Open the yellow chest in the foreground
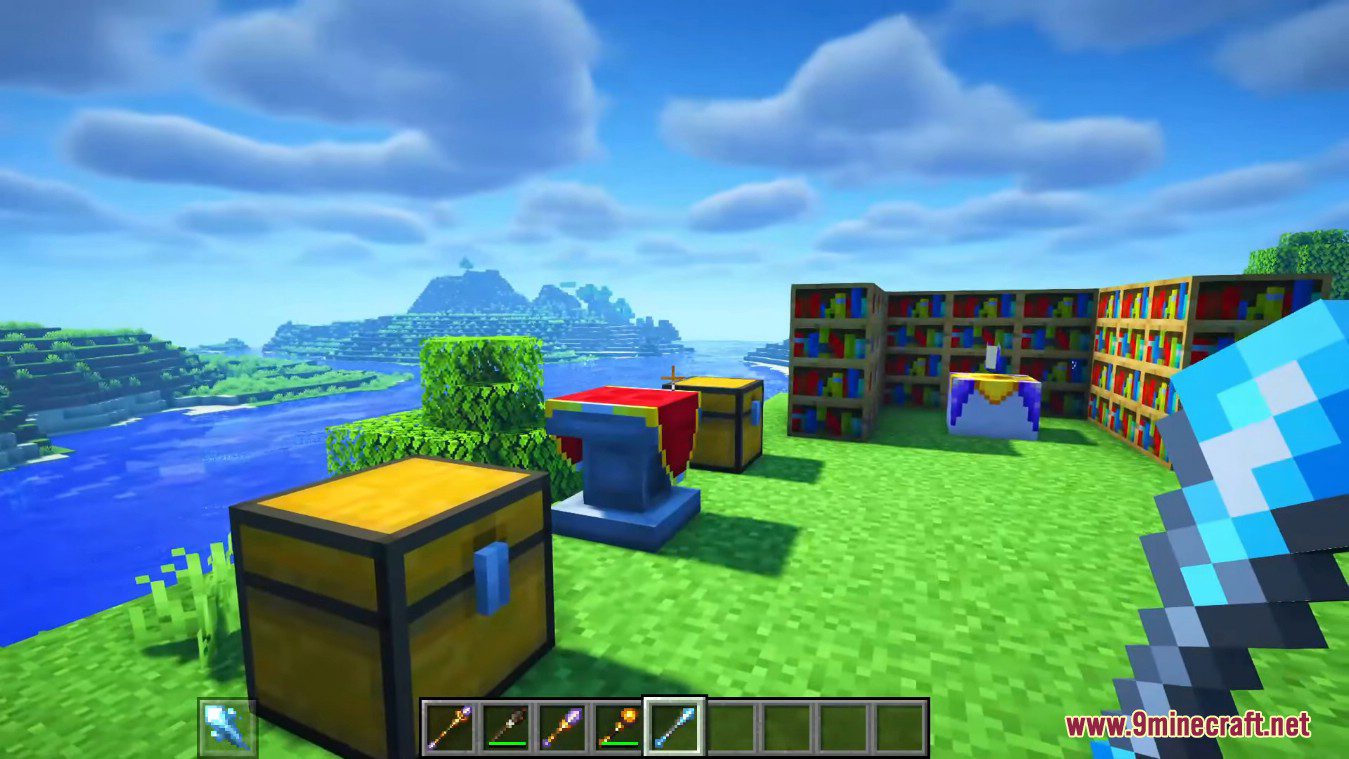The height and width of the screenshot is (759, 1349). pyautogui.click(x=390, y=580)
